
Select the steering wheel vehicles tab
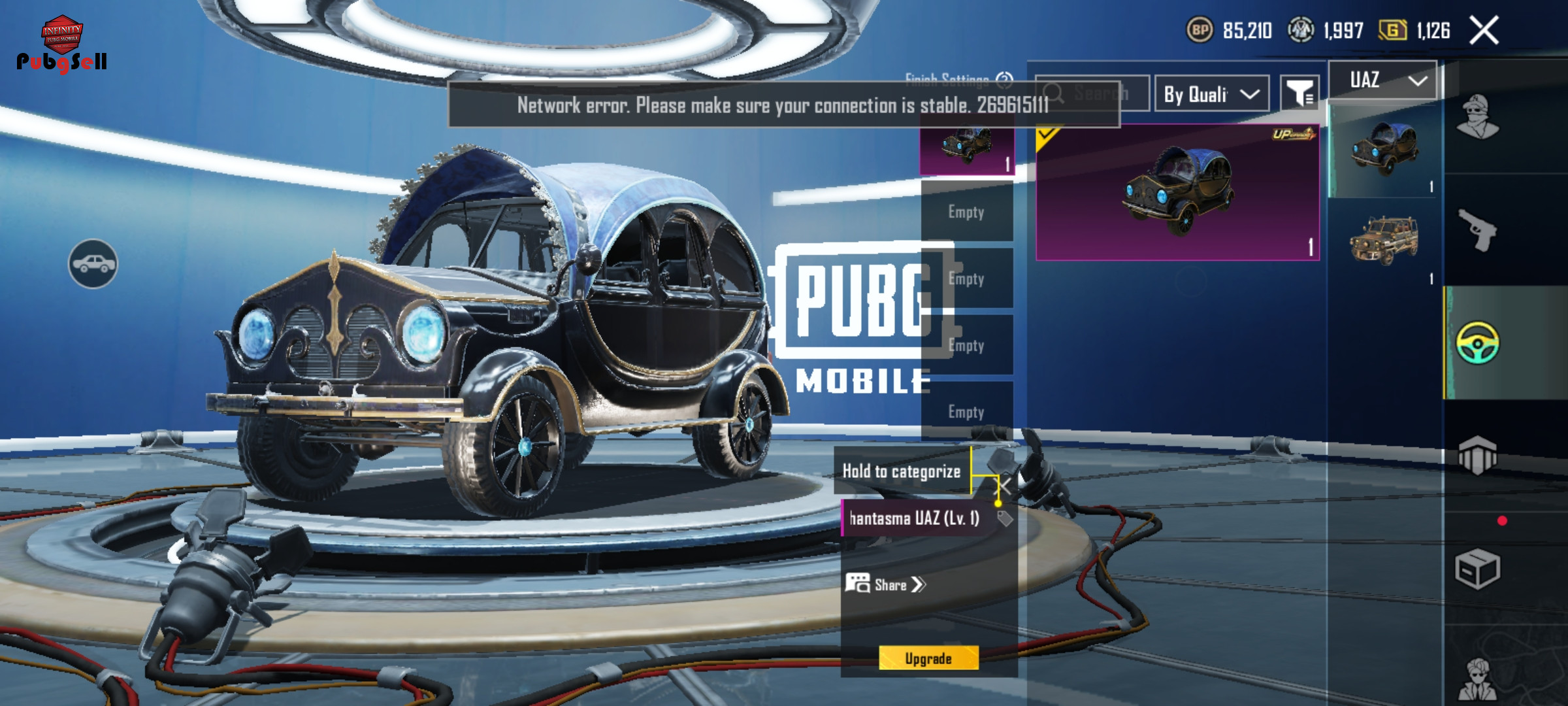click(1478, 343)
